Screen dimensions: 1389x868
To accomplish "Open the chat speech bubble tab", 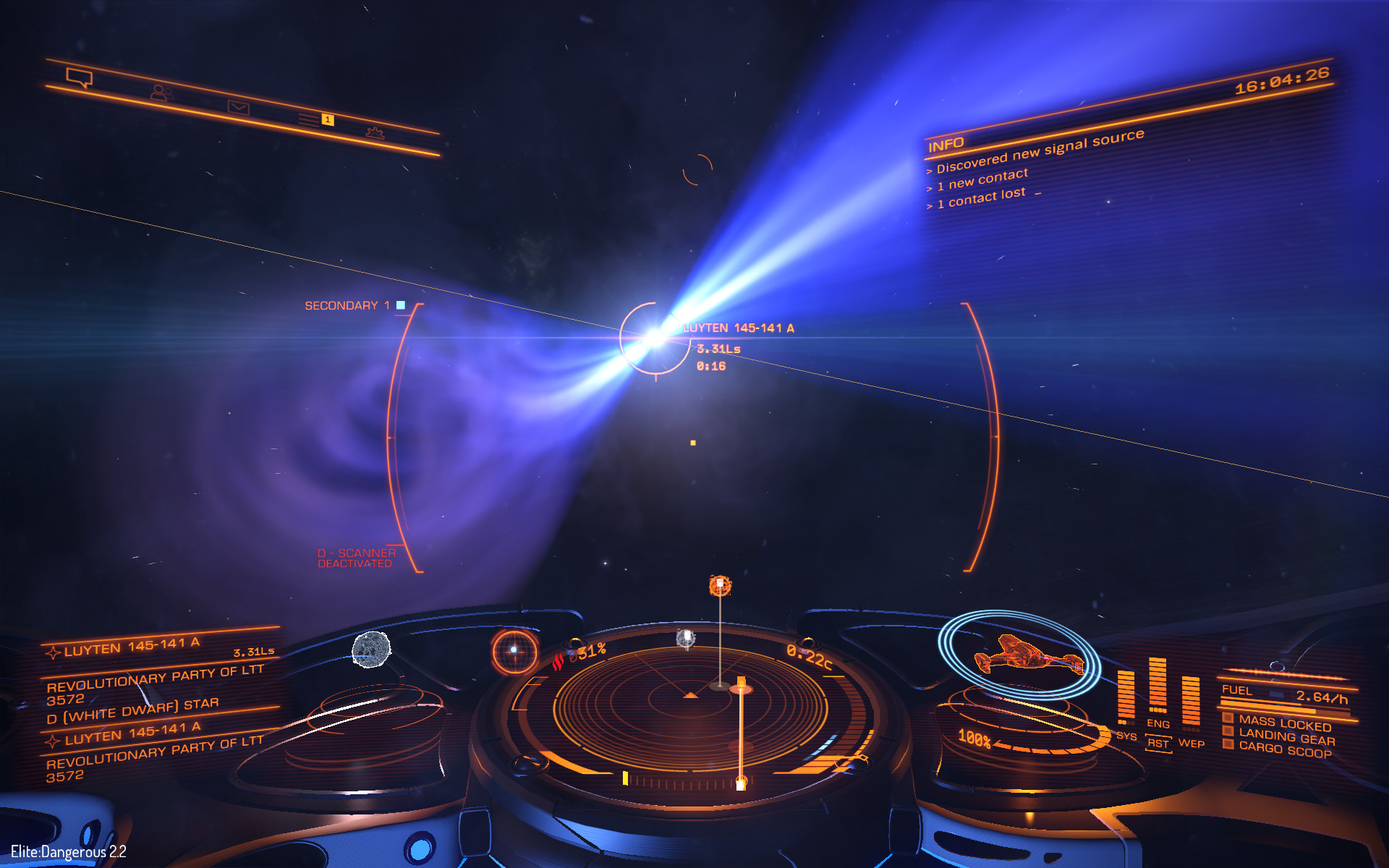I will click(79, 77).
